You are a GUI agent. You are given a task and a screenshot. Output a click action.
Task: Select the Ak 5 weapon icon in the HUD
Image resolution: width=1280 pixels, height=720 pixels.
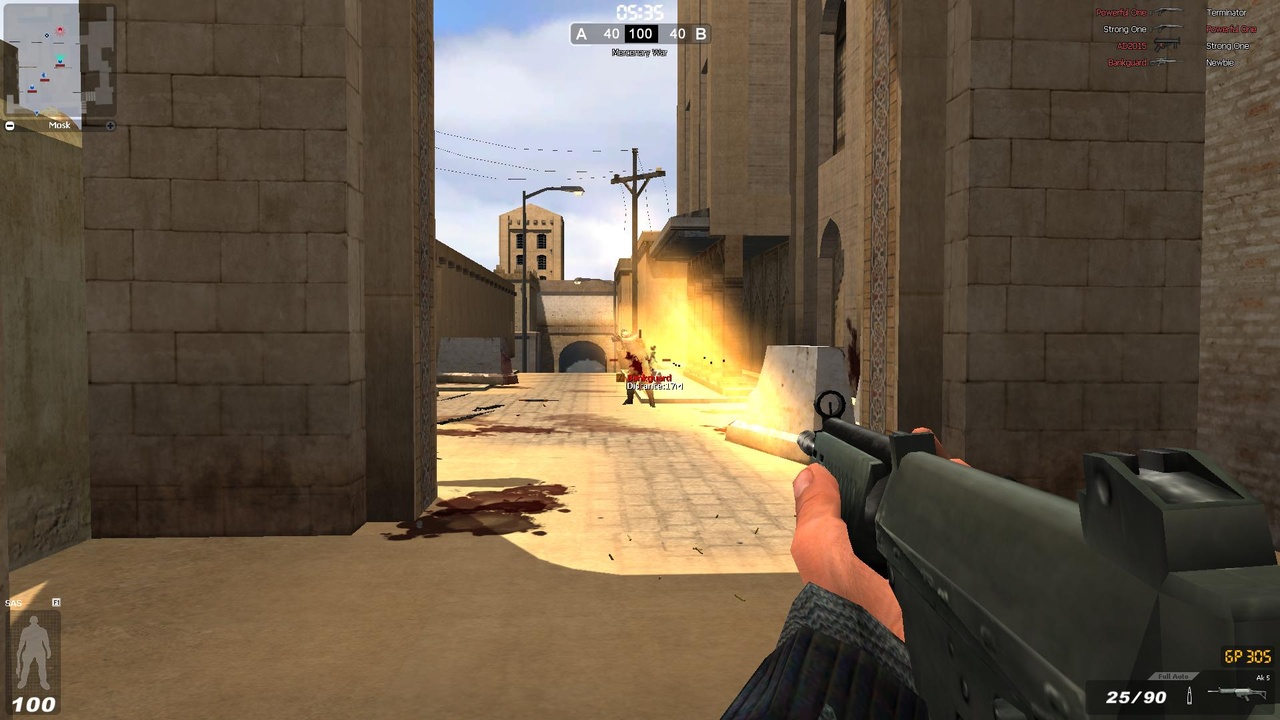pos(1236,693)
